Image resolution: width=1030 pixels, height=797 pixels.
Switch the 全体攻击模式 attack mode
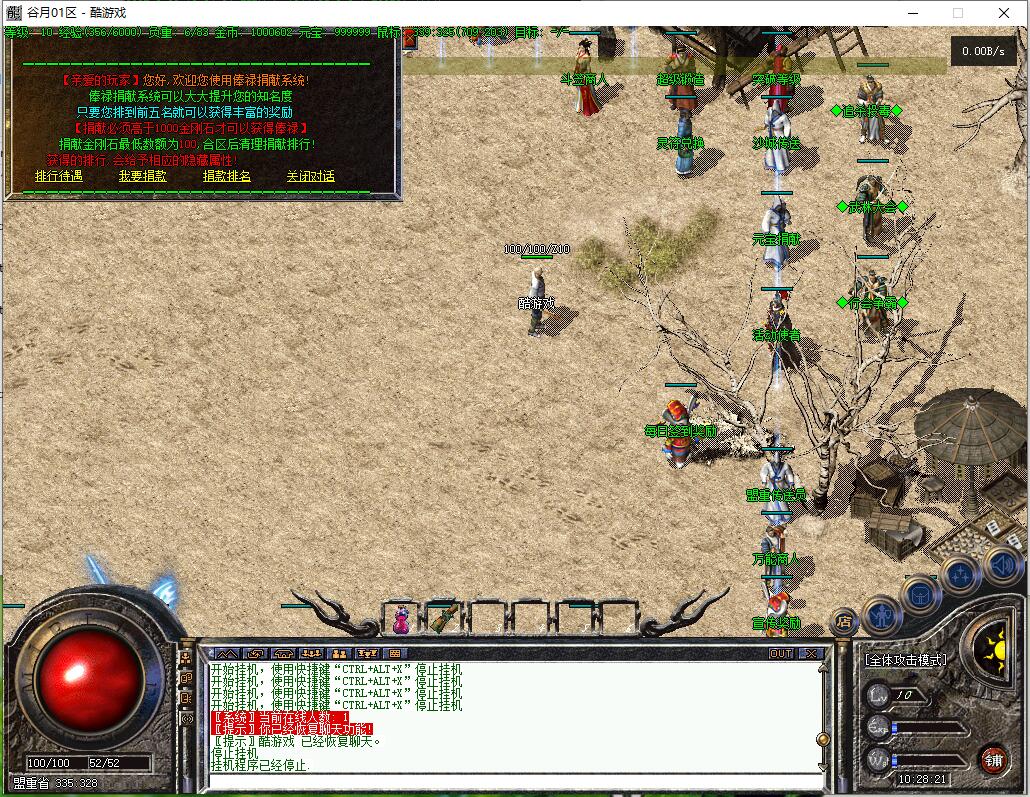coord(905,660)
